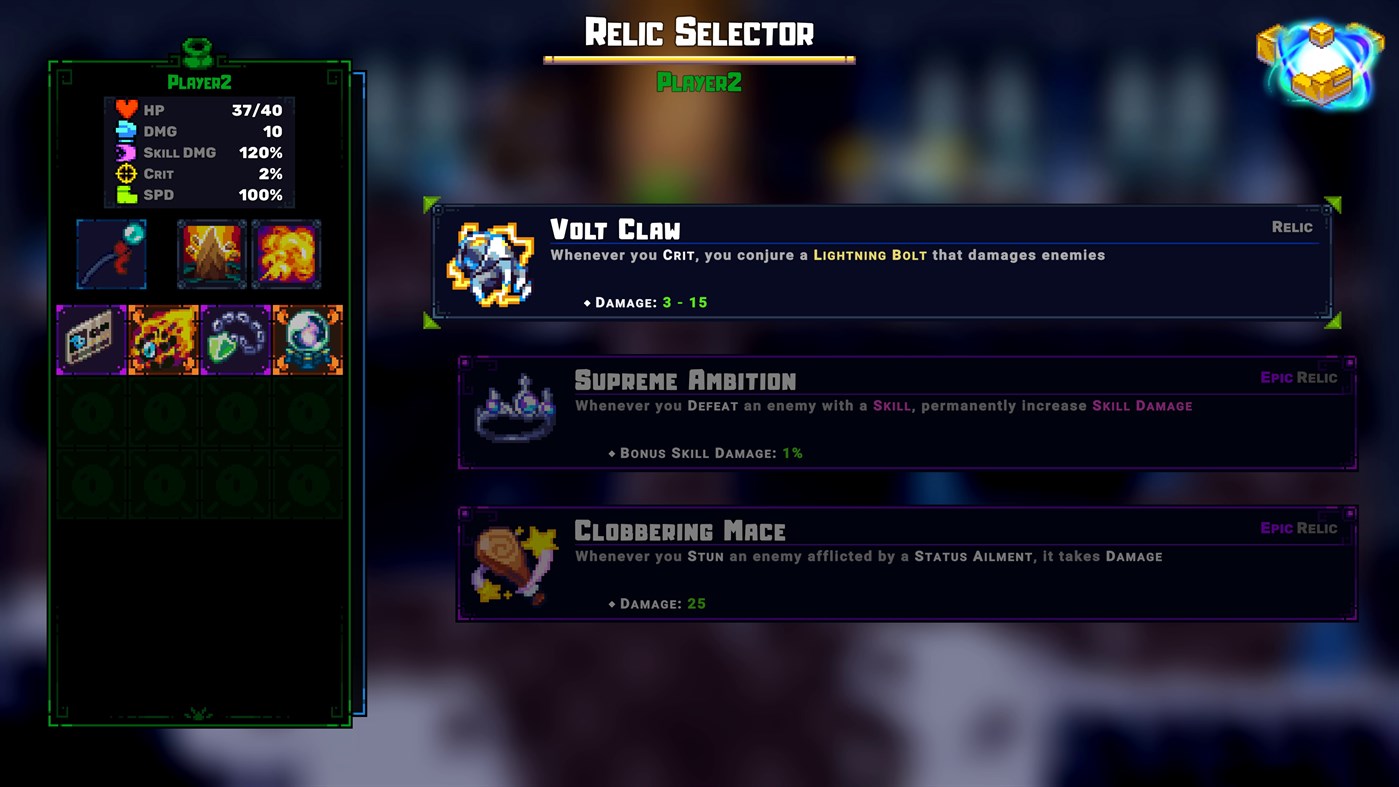Screen dimensions: 1399x787
Task: Click the fiery explosion skill icon
Action: pos(287,254)
